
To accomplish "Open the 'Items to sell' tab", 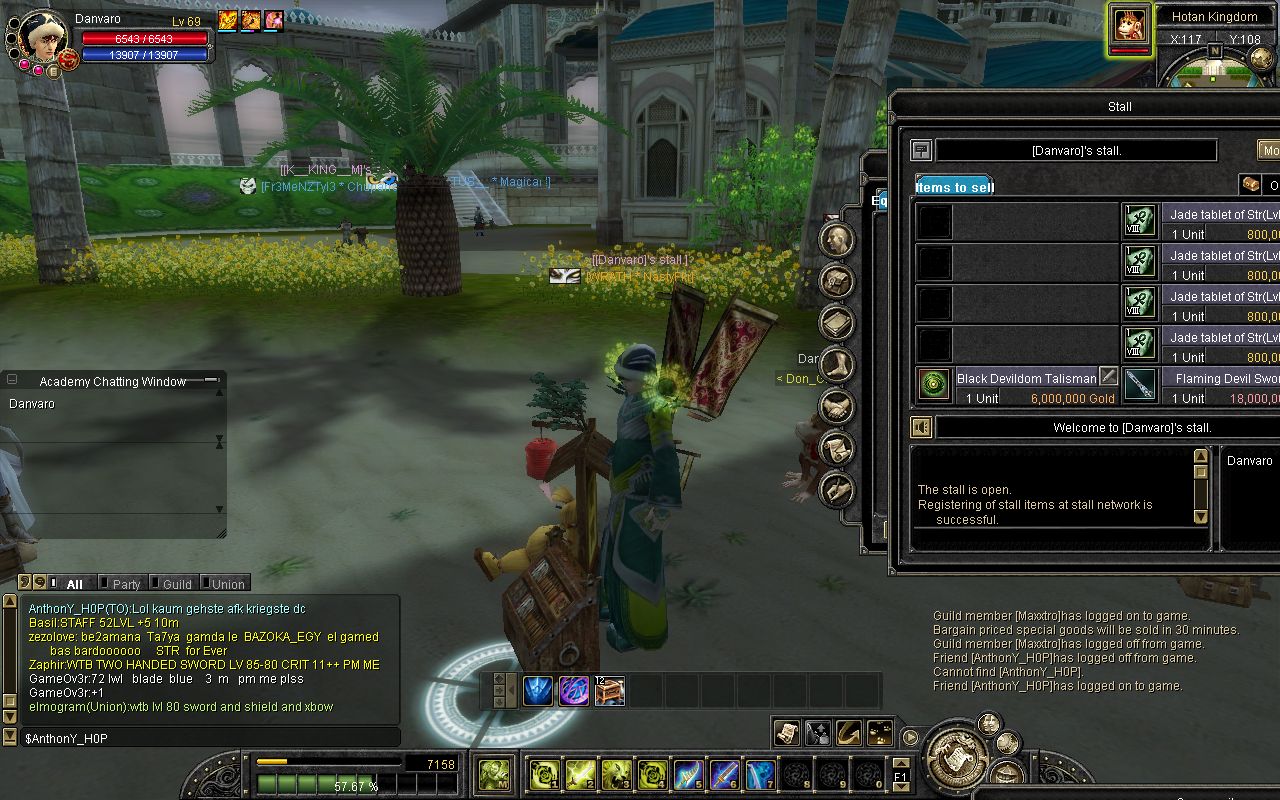I will (955, 187).
